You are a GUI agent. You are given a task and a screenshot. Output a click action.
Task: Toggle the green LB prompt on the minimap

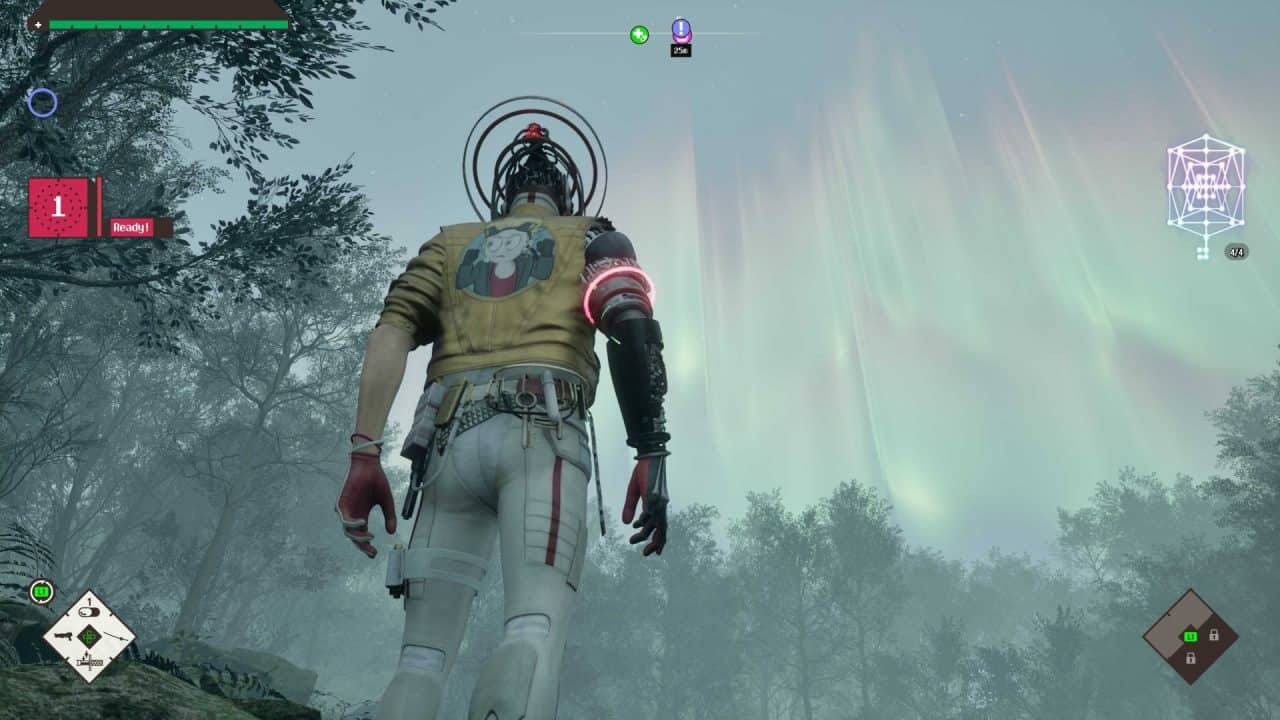coord(1190,636)
